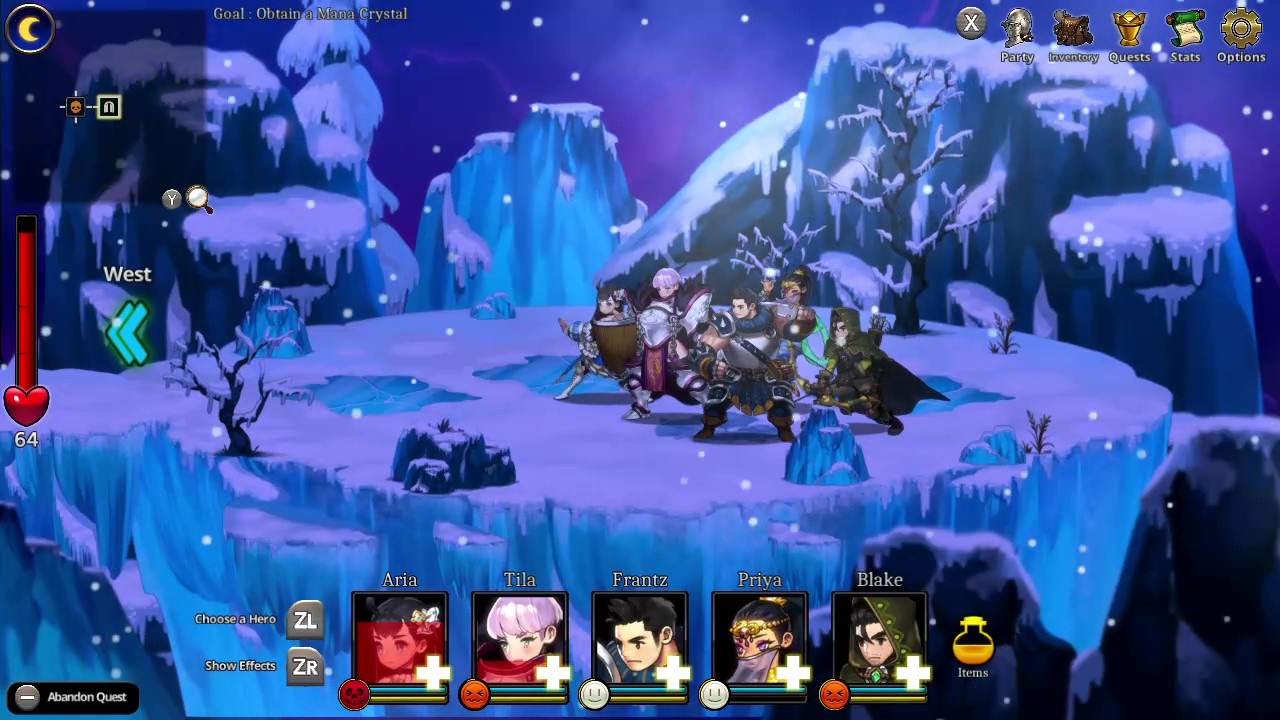
Task: Select the moon icon in top-left corner
Action: (29, 29)
